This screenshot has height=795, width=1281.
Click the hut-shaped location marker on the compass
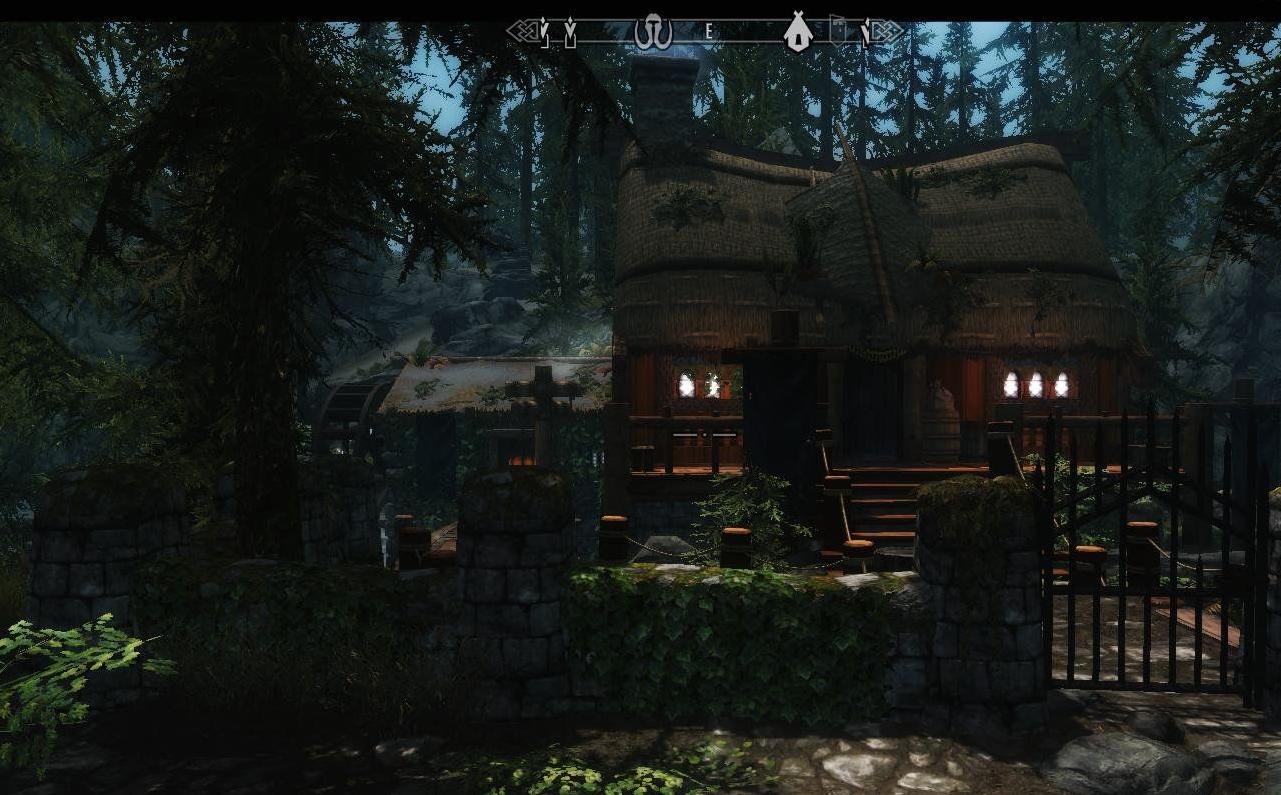(x=797, y=32)
